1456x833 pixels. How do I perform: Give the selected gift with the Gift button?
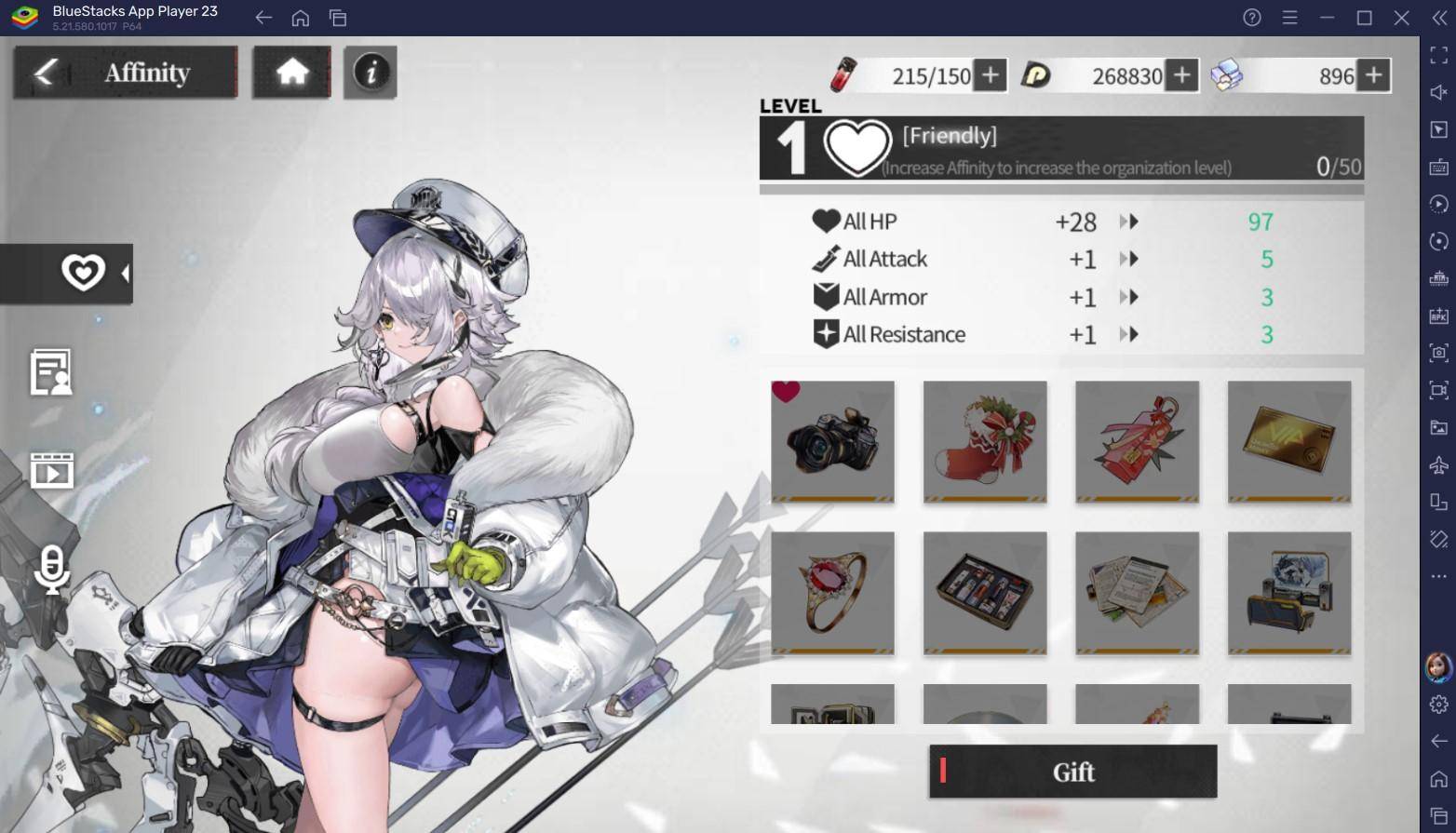click(x=1072, y=772)
